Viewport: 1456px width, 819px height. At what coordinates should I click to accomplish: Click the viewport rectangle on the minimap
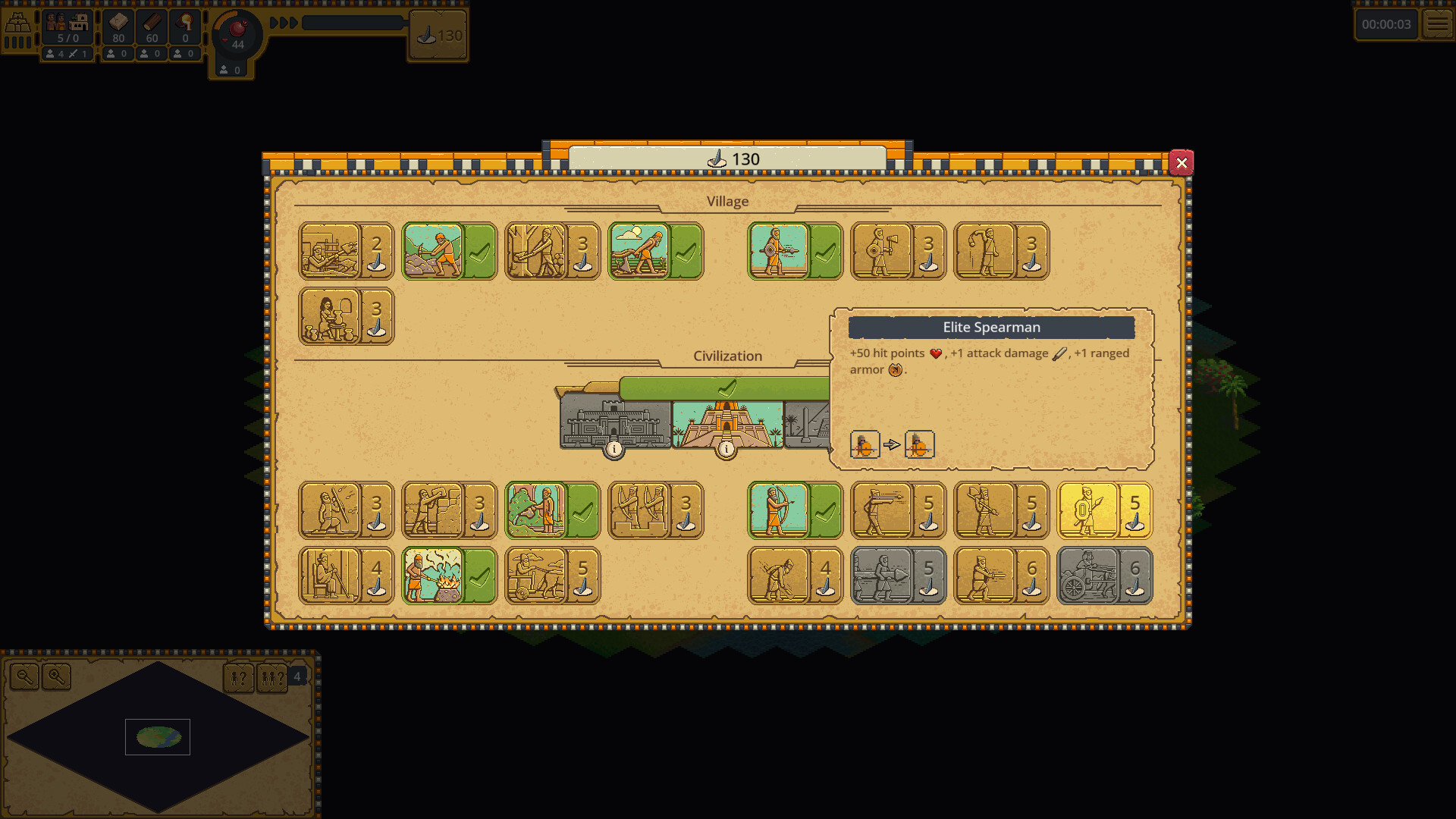157,736
